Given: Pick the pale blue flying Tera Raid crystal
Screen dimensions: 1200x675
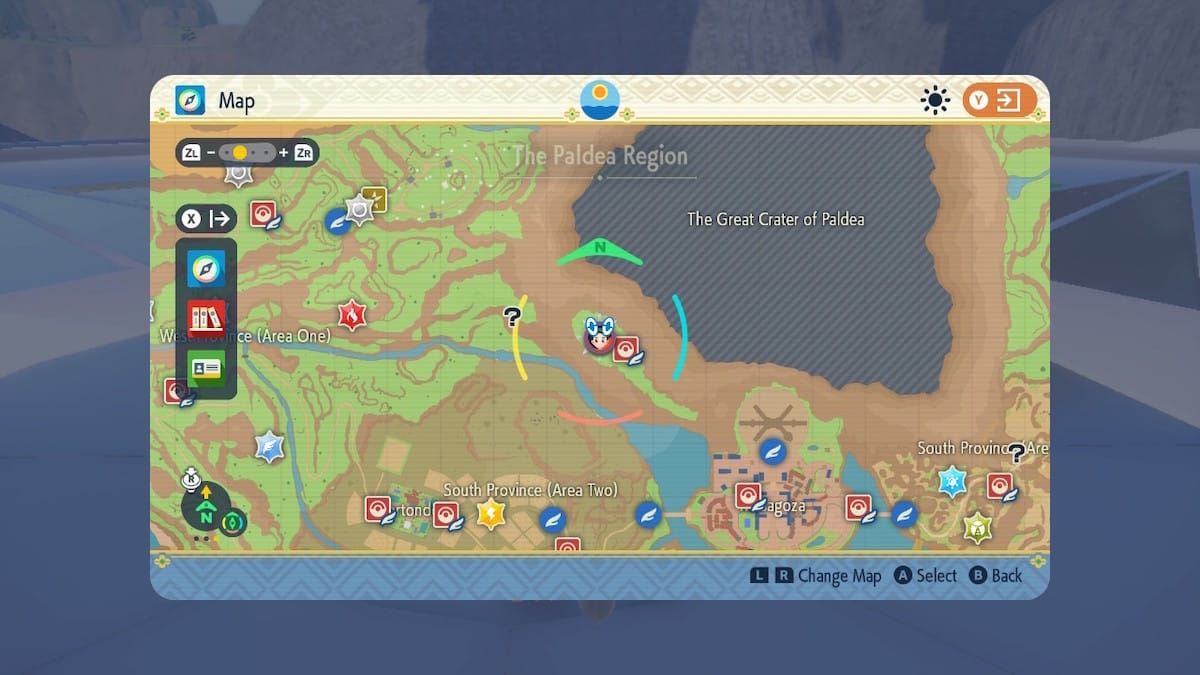Looking at the screenshot, I should pos(269,446).
